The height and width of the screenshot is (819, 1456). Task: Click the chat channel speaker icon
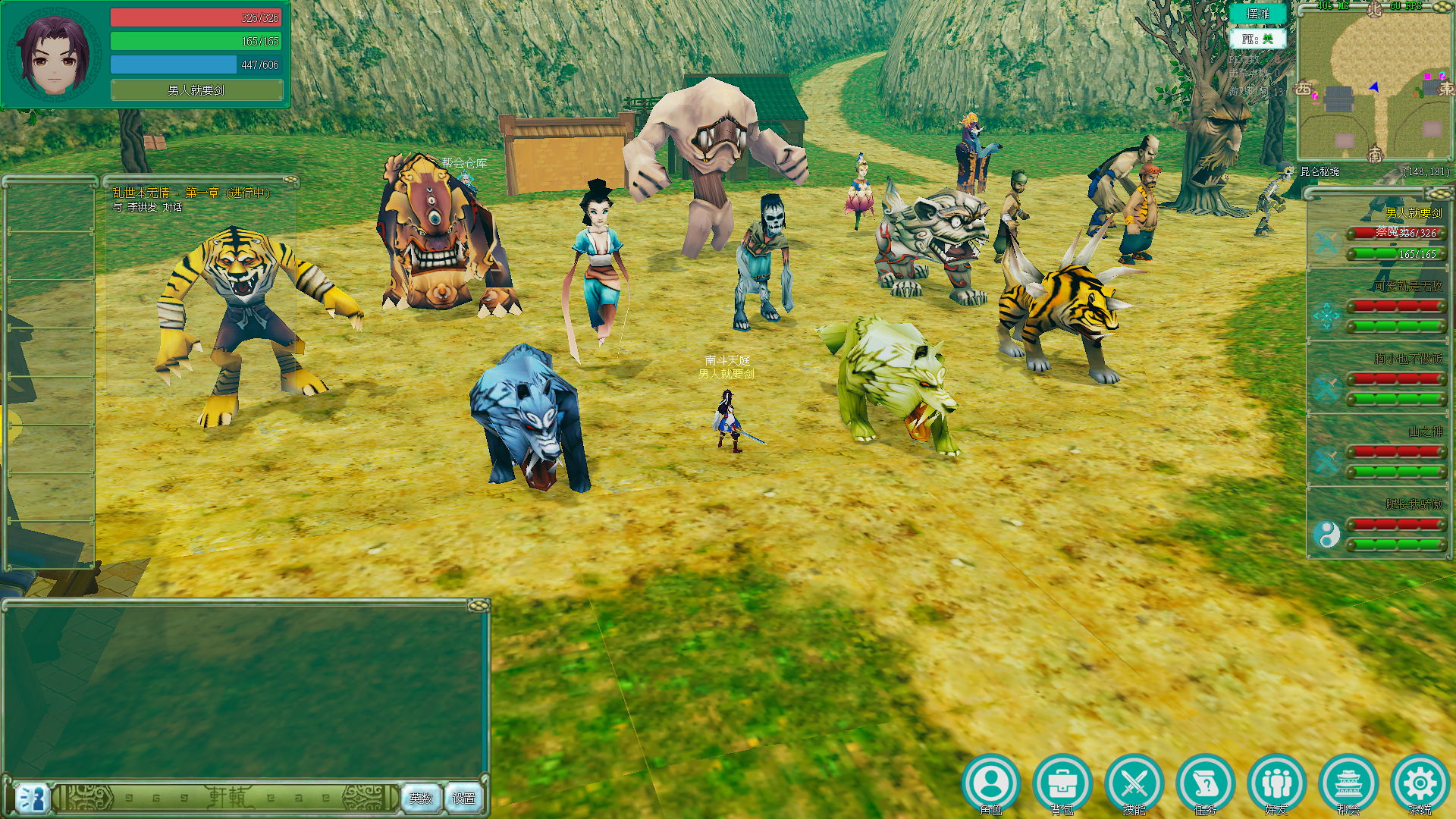click(x=32, y=798)
